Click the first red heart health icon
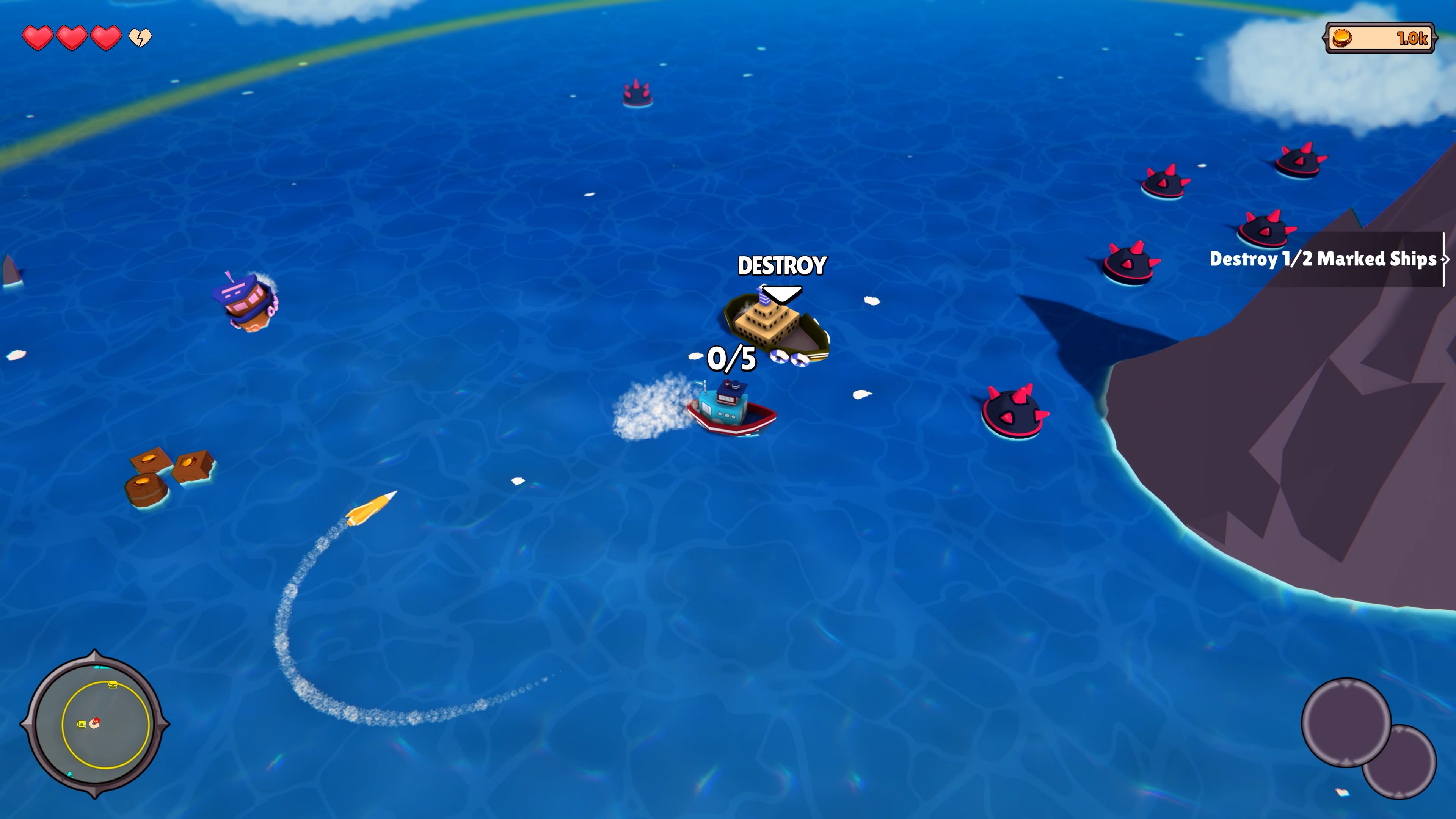Screen dimensions: 1456x819 point(38,38)
